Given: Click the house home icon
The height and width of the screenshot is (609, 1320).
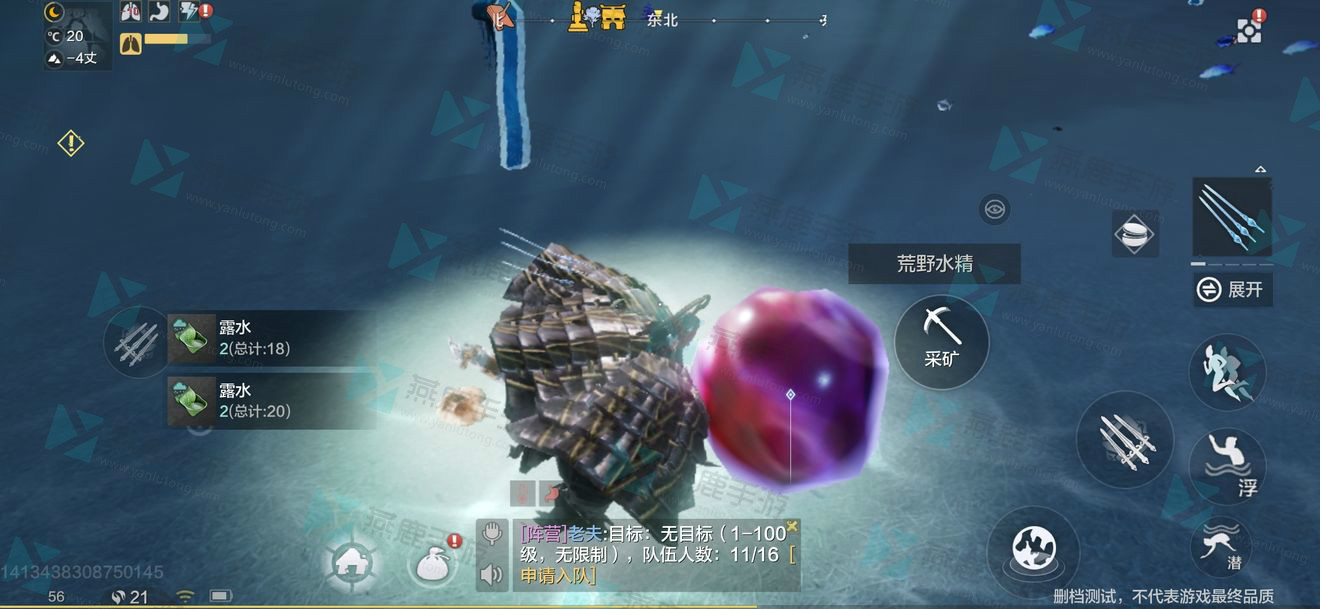Looking at the screenshot, I should coord(350,565).
